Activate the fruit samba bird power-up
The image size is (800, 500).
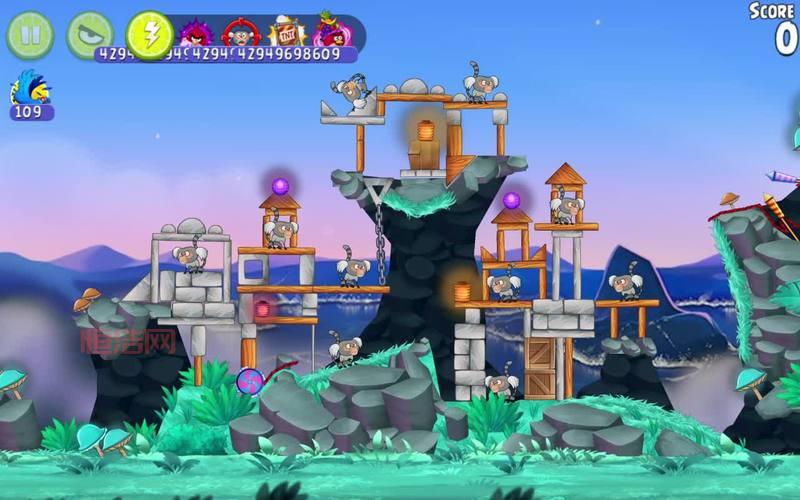coord(332,31)
